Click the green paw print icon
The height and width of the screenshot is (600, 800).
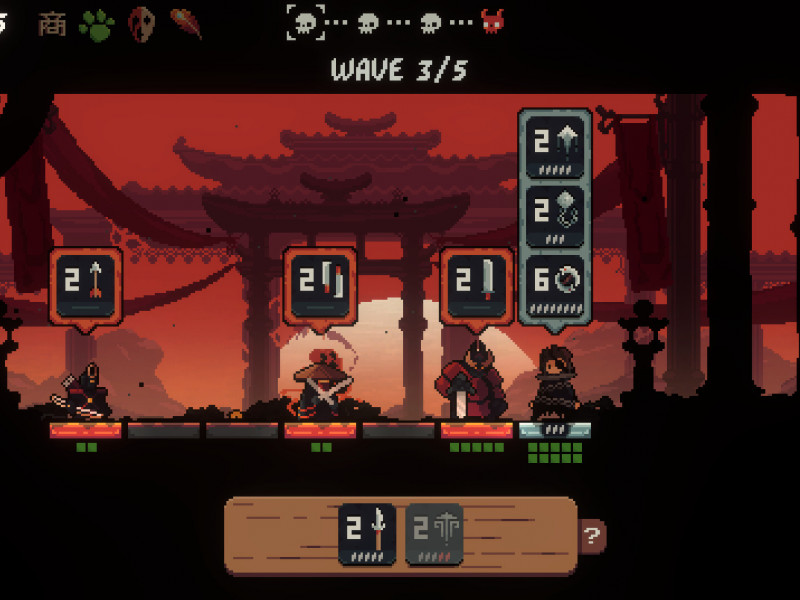click(97, 24)
